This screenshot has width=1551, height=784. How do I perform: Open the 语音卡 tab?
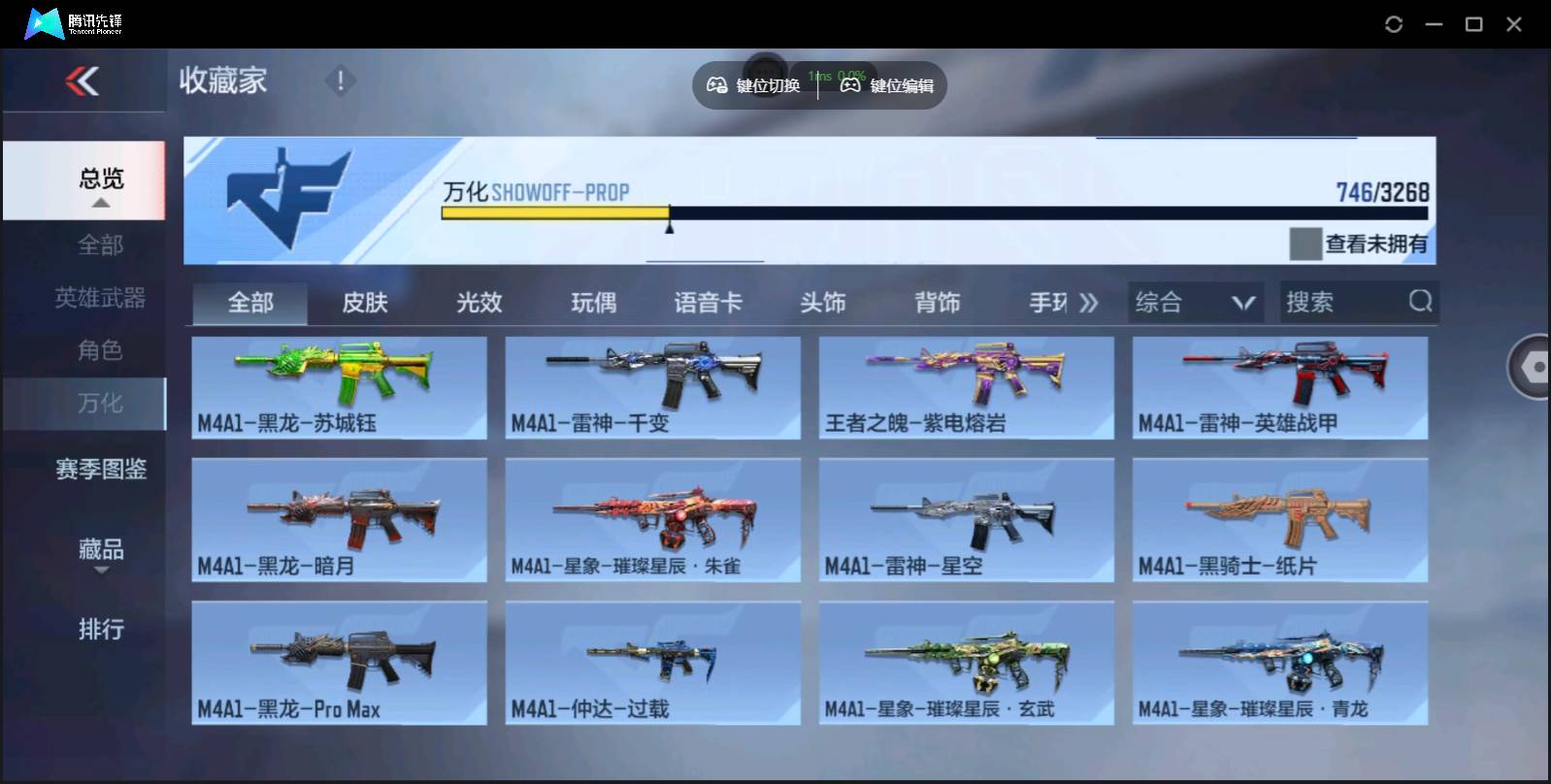[708, 302]
